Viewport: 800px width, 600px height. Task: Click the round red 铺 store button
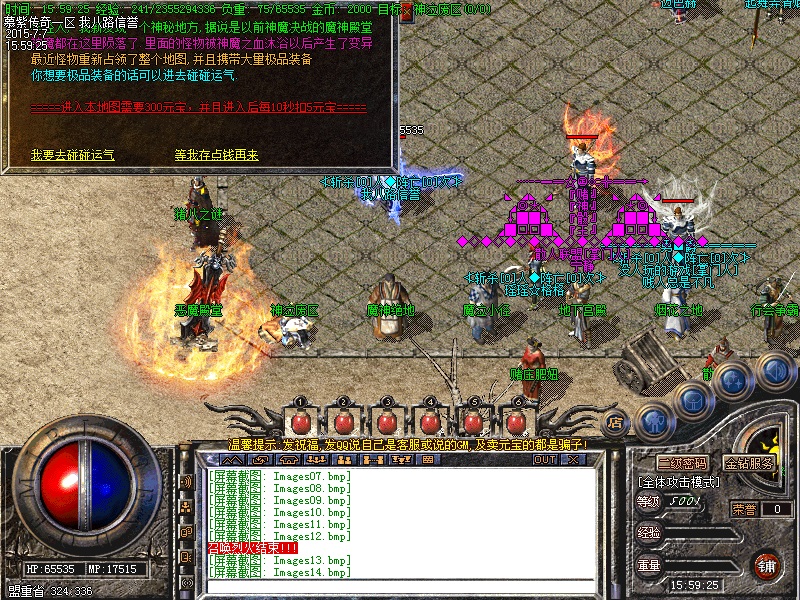coord(766,565)
